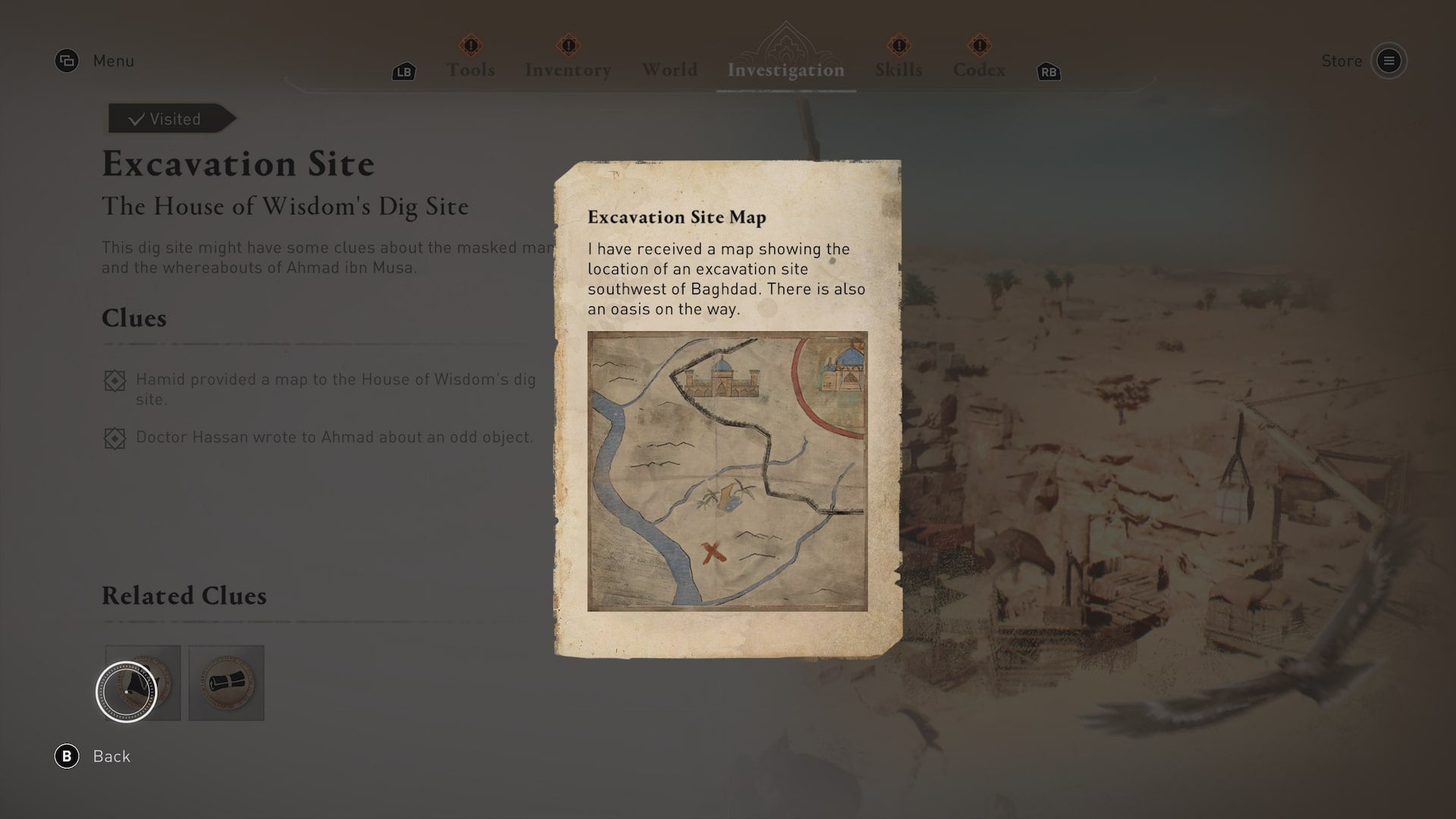Select the first related clue map thumbnail
This screenshot has height=819, width=1456.
point(143,682)
